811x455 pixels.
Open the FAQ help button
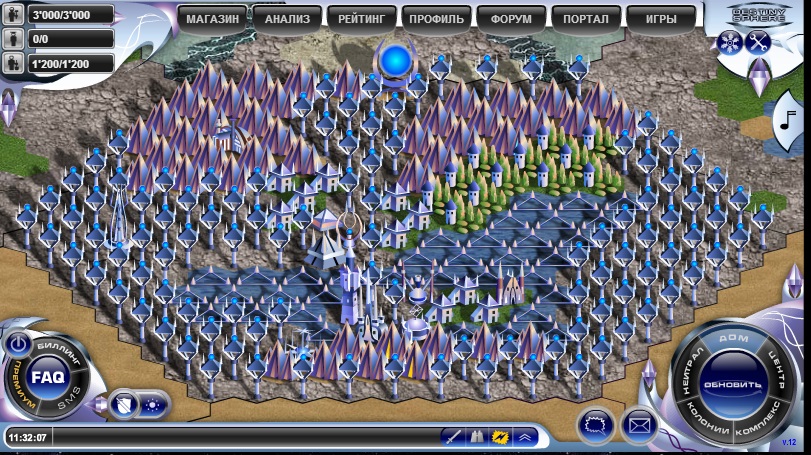[47, 377]
